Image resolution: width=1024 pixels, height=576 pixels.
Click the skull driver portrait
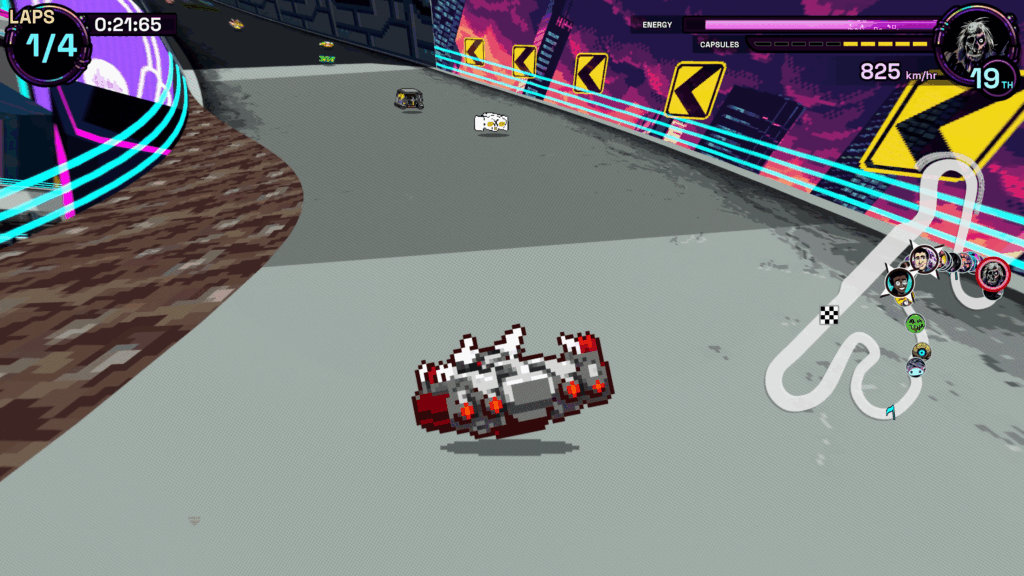(970, 42)
